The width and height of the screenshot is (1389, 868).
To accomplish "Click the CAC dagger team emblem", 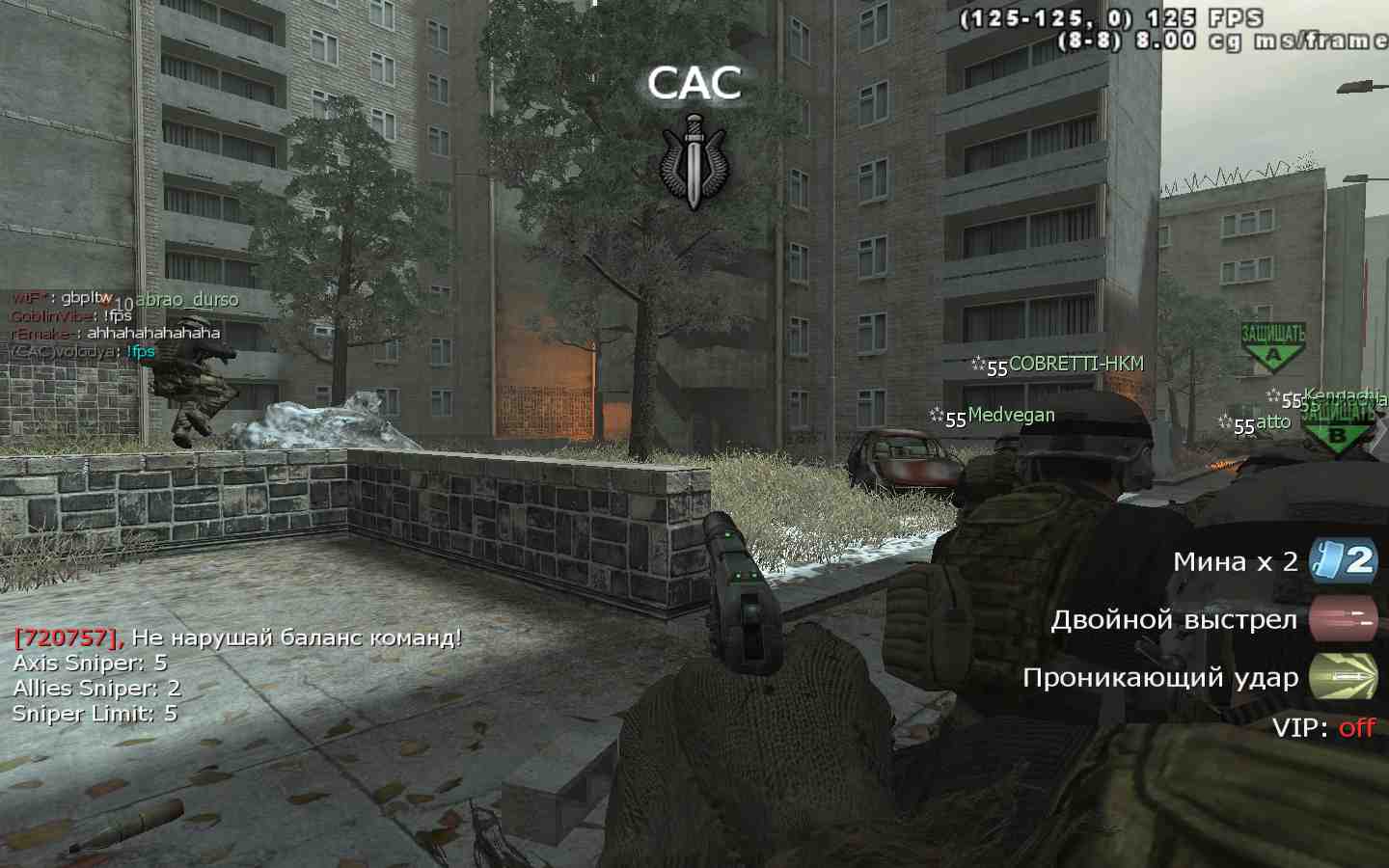I will click(x=693, y=161).
